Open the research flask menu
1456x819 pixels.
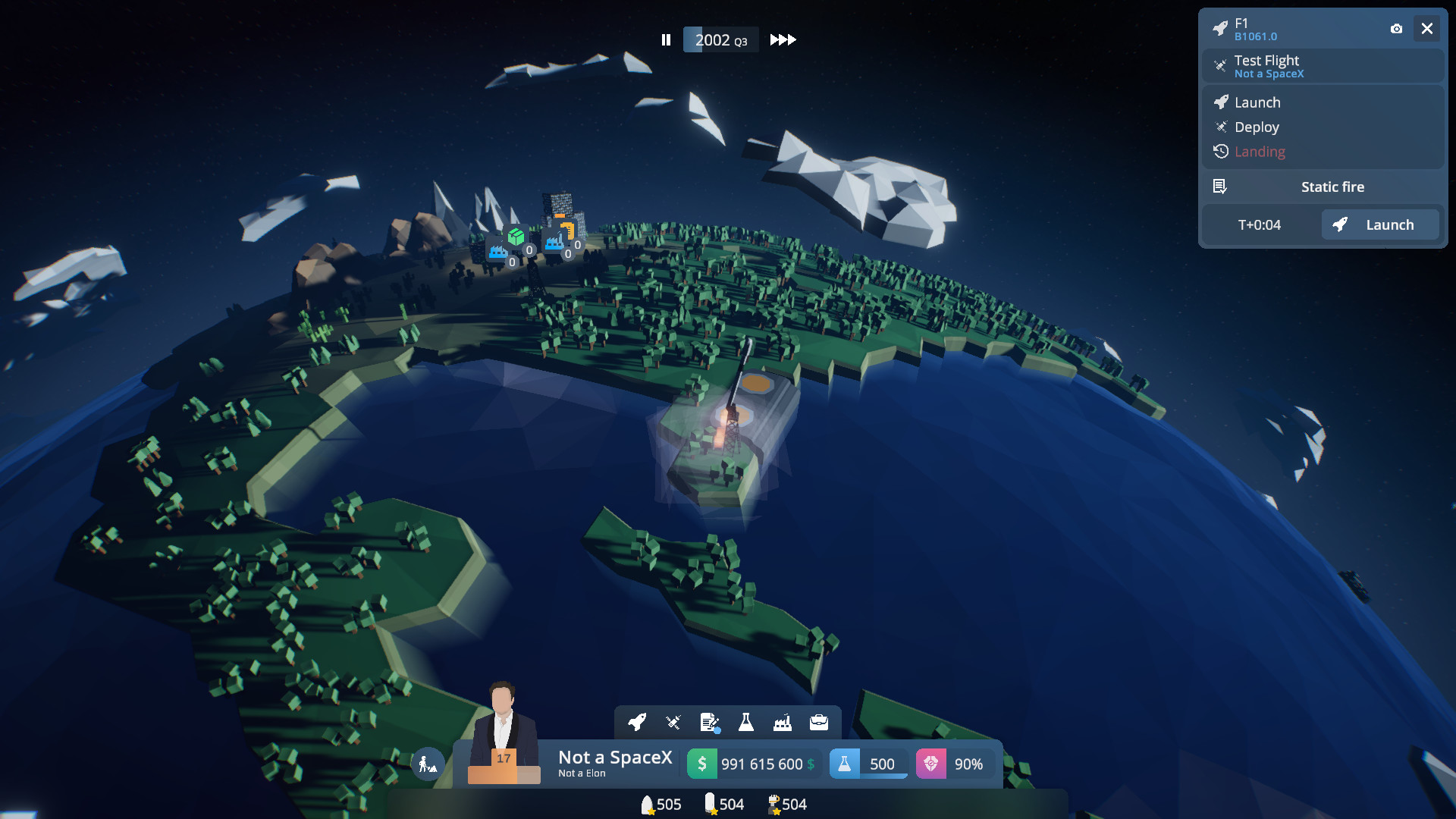click(x=746, y=723)
